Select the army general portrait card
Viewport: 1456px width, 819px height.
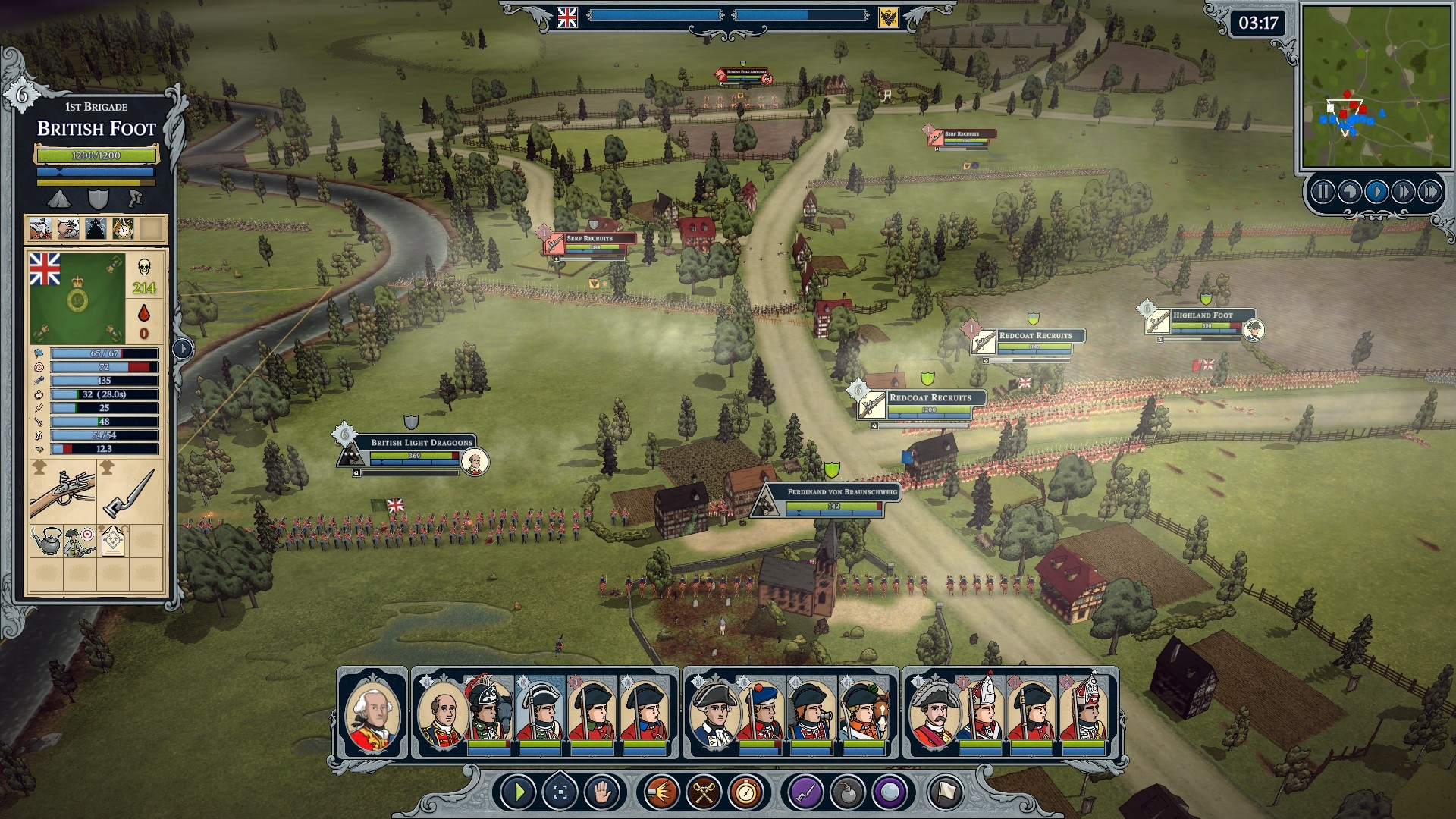coord(372,713)
